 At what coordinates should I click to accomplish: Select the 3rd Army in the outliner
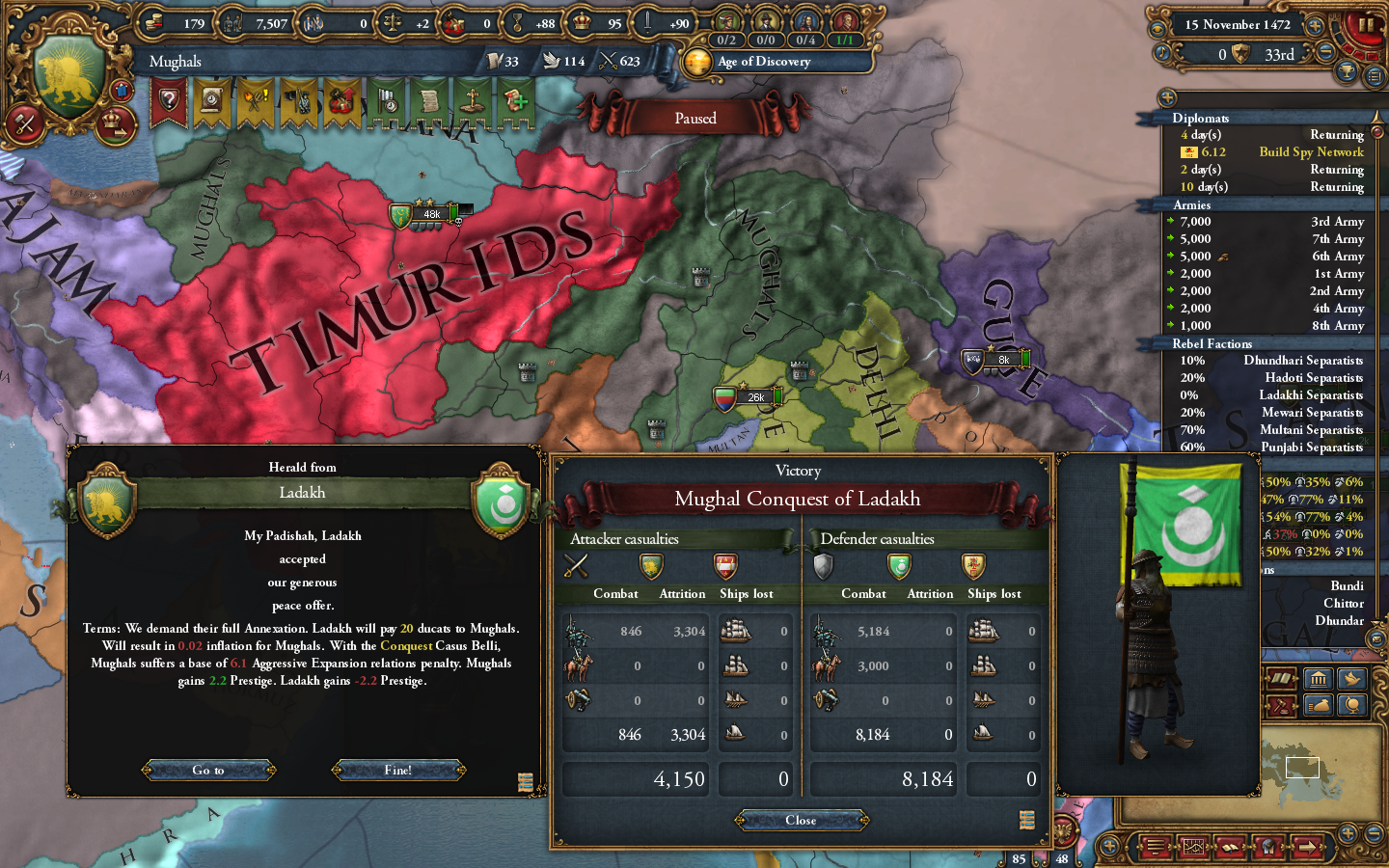click(1336, 221)
